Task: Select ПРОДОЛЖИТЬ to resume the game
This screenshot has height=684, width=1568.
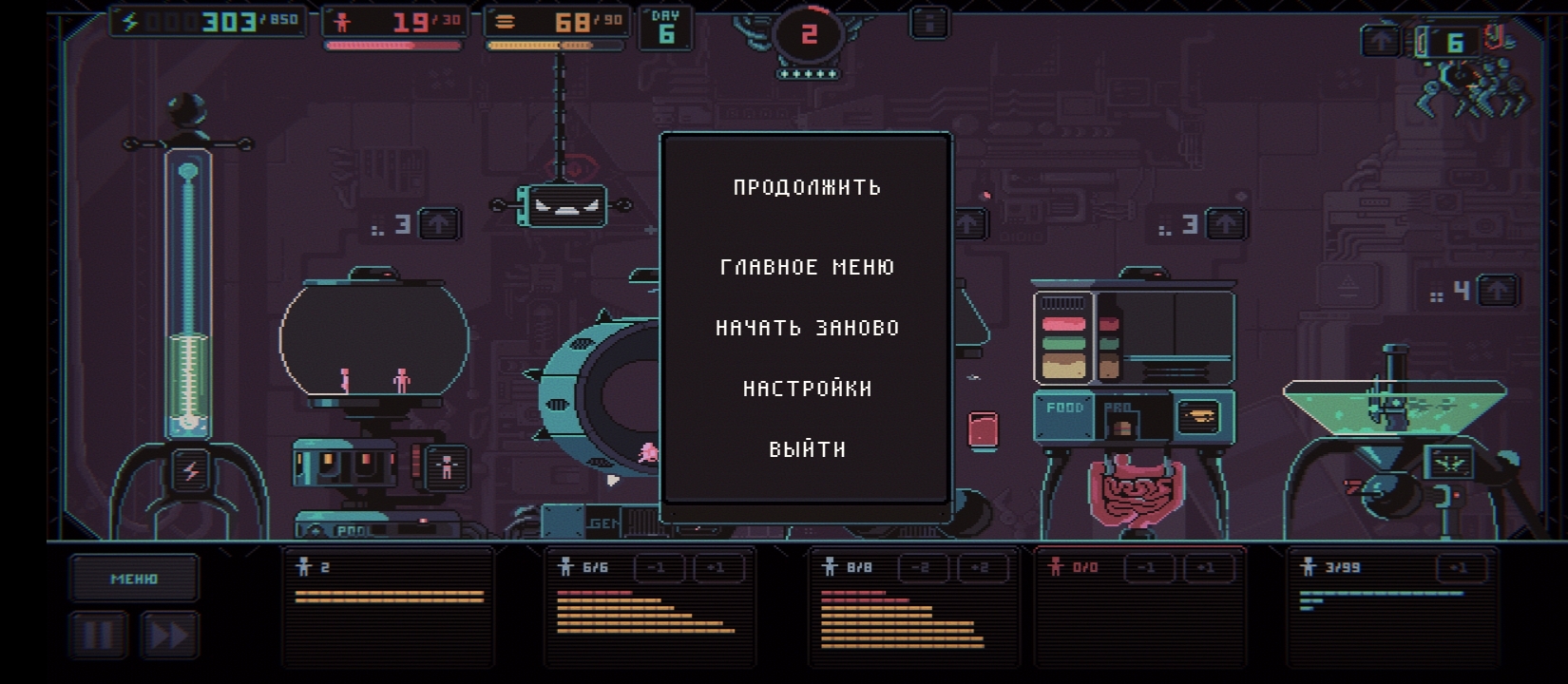Action: [807, 187]
